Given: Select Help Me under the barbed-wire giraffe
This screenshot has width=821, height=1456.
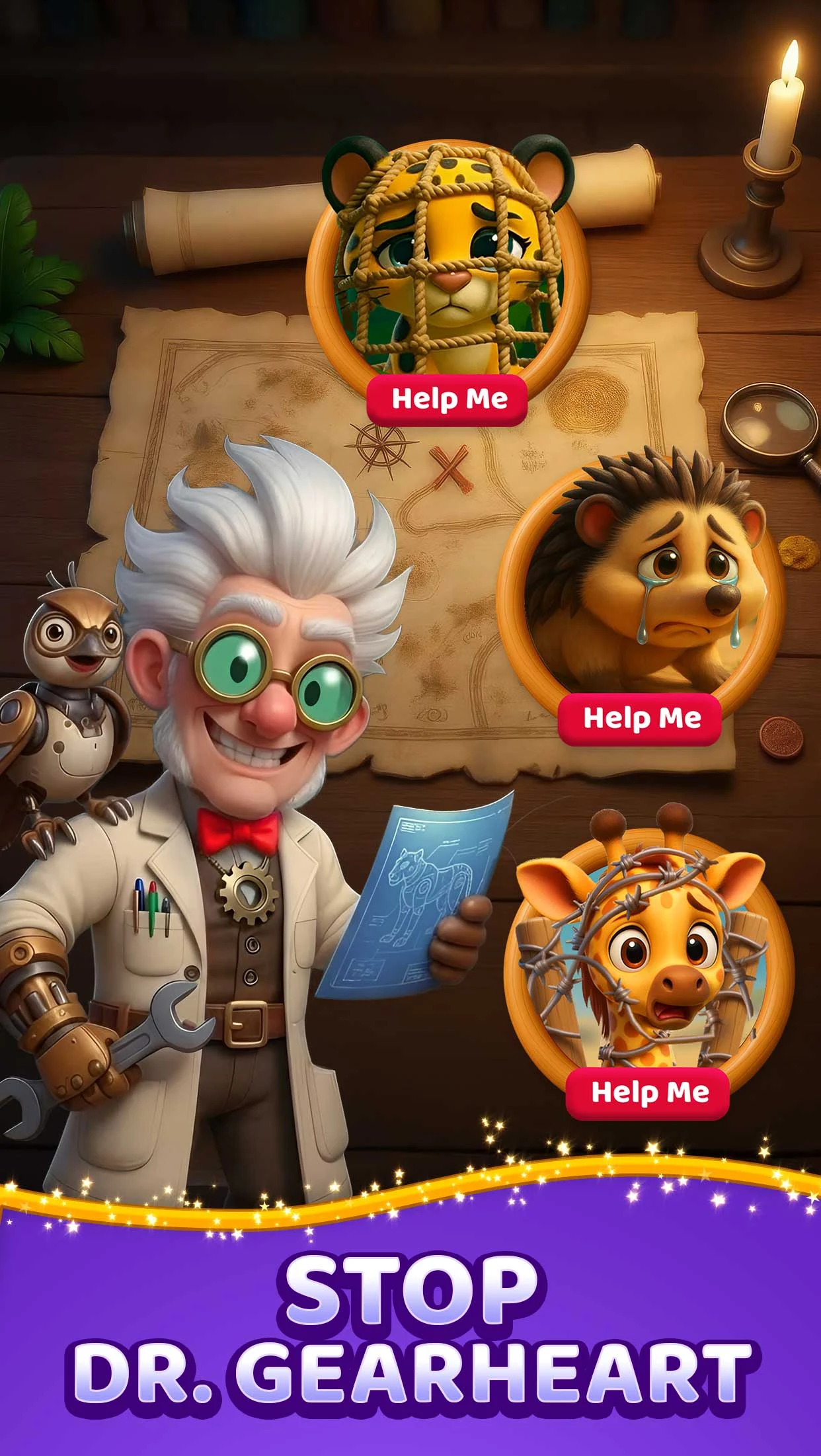Looking at the screenshot, I should pos(648,1092).
